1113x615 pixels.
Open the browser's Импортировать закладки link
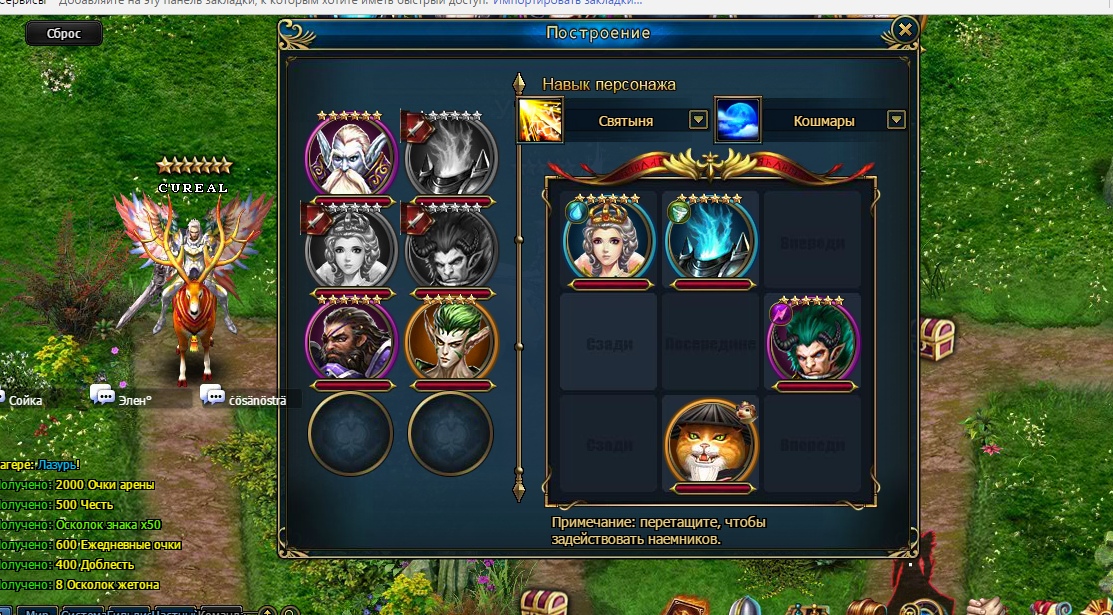(568, 3)
